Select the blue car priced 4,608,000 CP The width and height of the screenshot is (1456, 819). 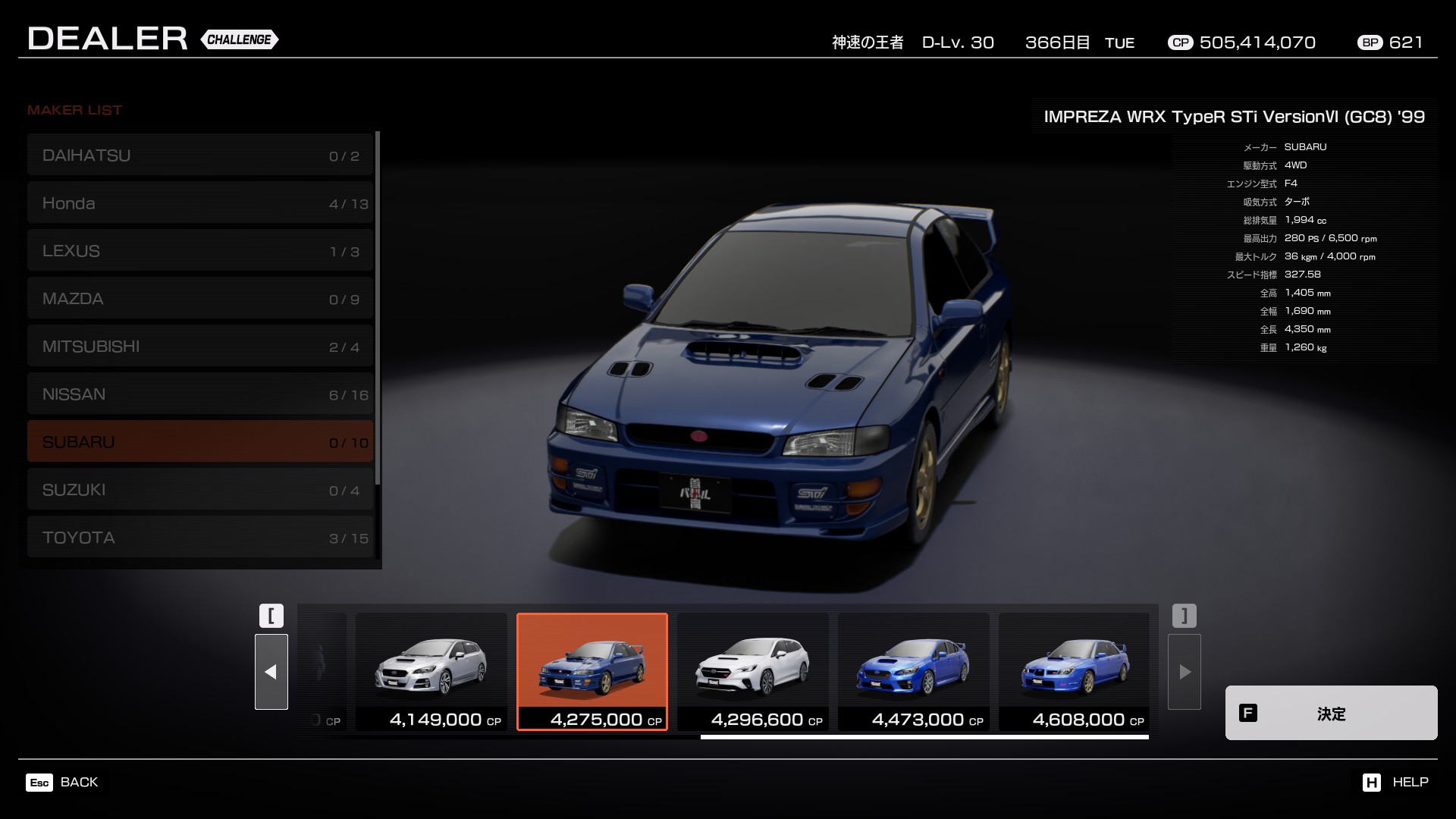point(1074,672)
